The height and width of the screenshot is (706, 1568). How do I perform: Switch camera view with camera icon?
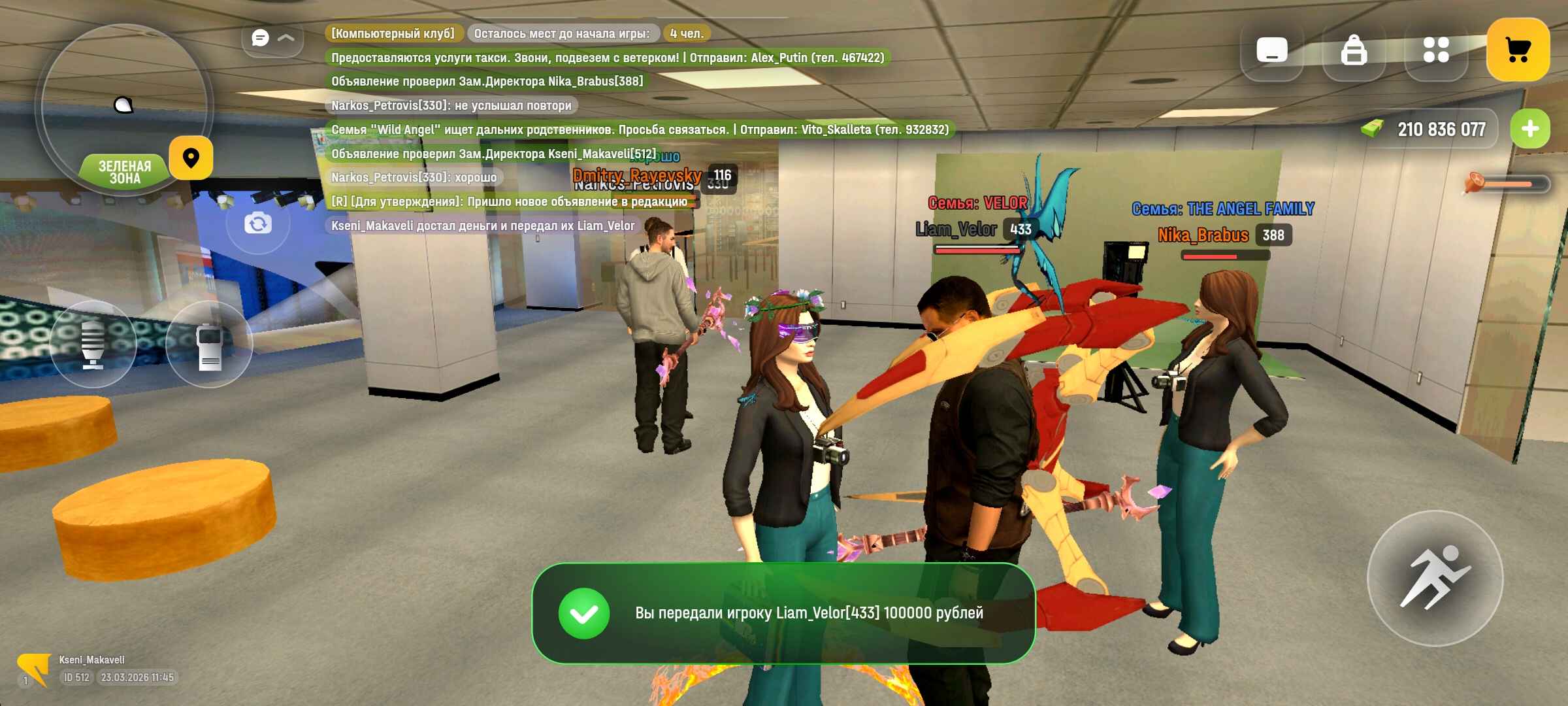coord(258,224)
